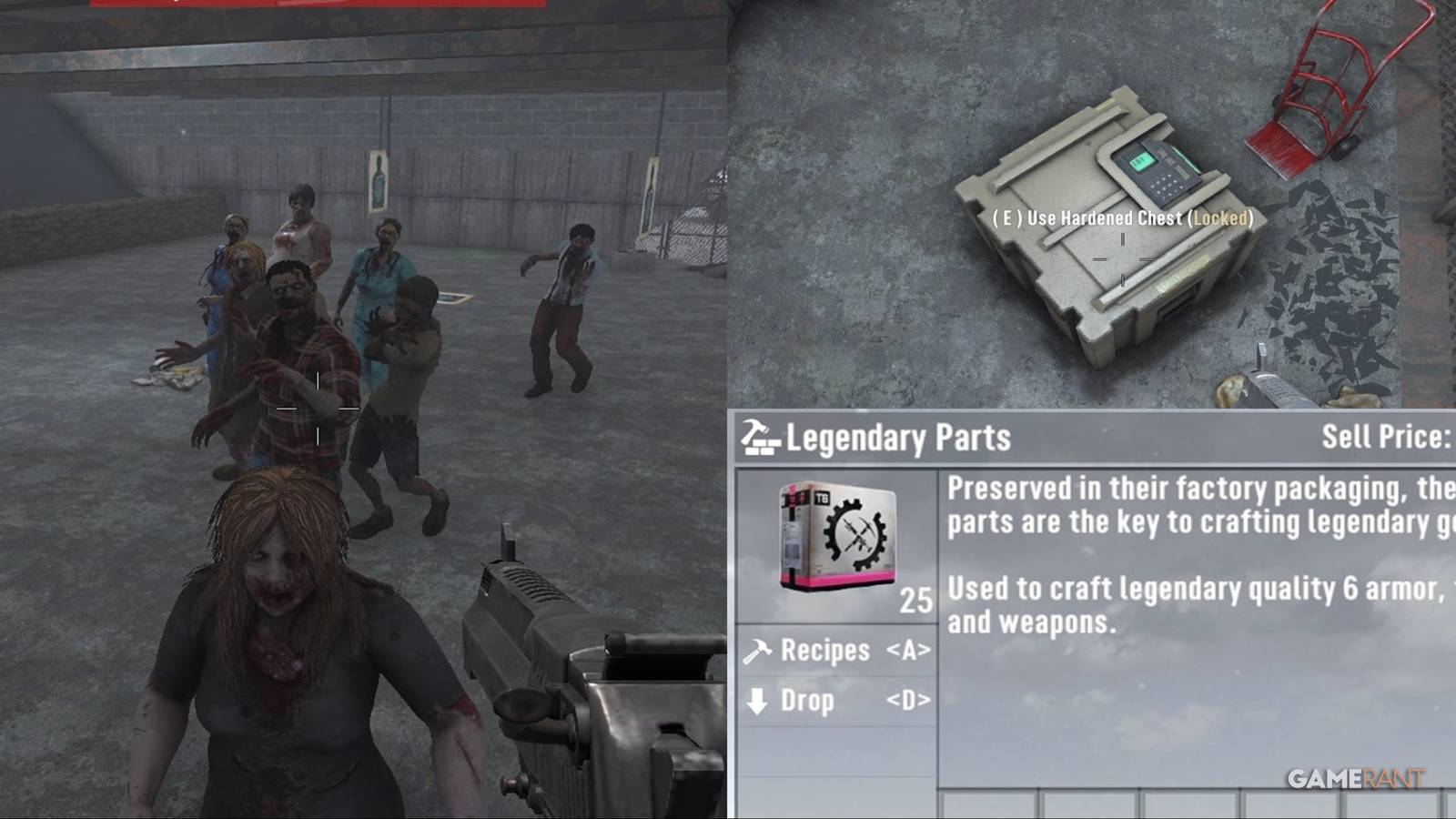Click the <D> key prompt beside Drop
The image size is (1456, 819).
[910, 701]
